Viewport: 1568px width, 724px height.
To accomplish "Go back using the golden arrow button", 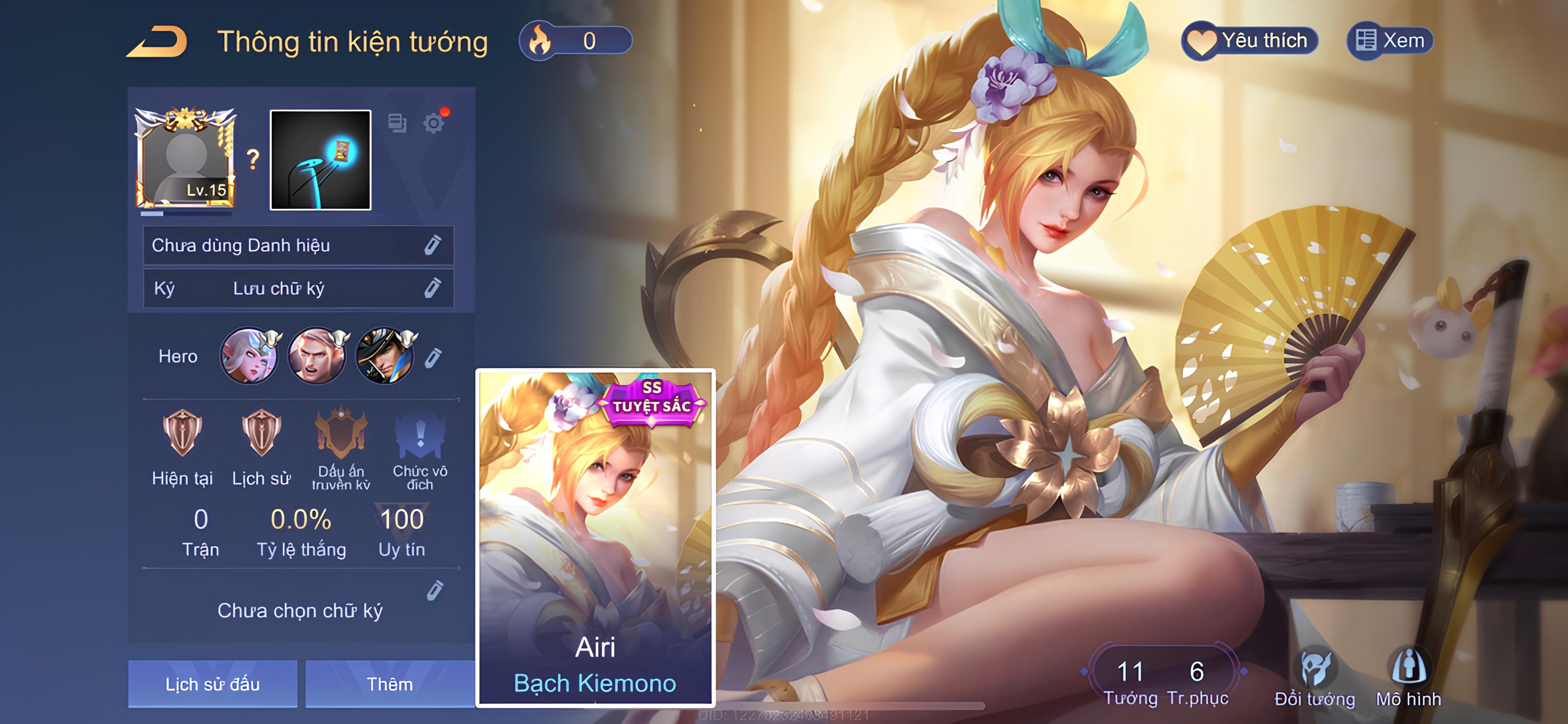I will coord(157,42).
